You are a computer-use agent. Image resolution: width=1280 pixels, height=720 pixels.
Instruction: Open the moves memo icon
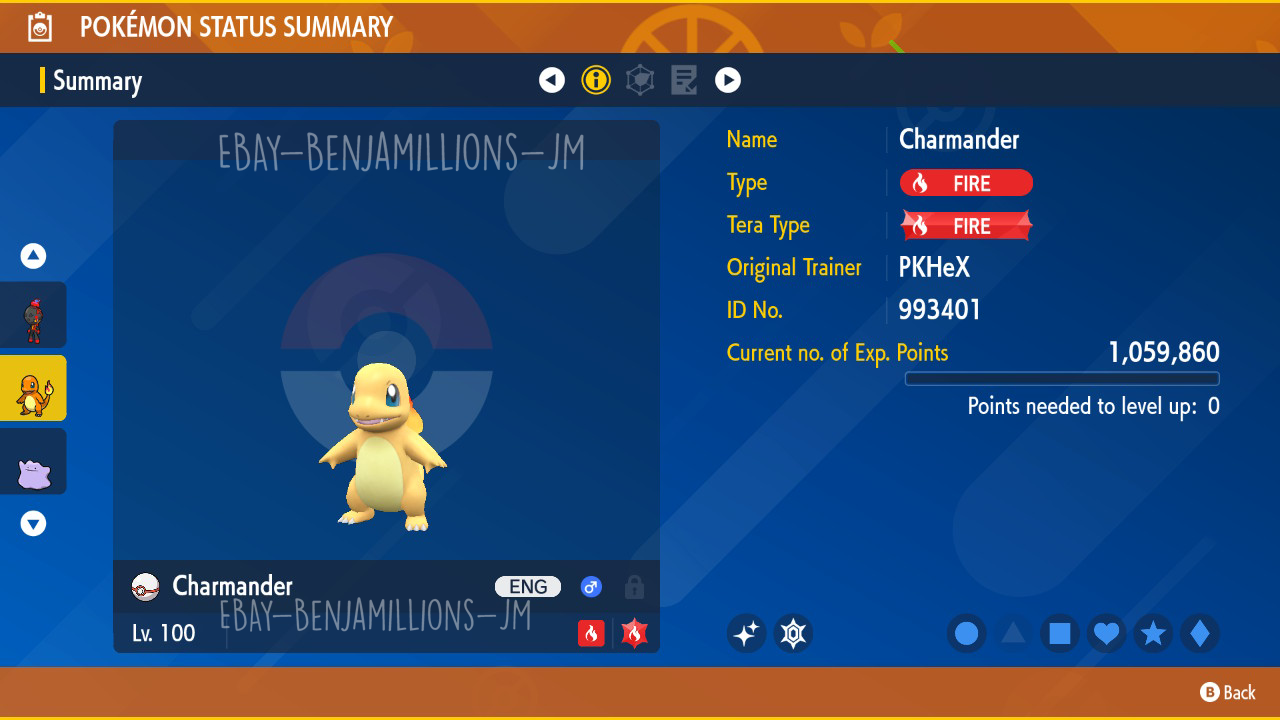684,80
